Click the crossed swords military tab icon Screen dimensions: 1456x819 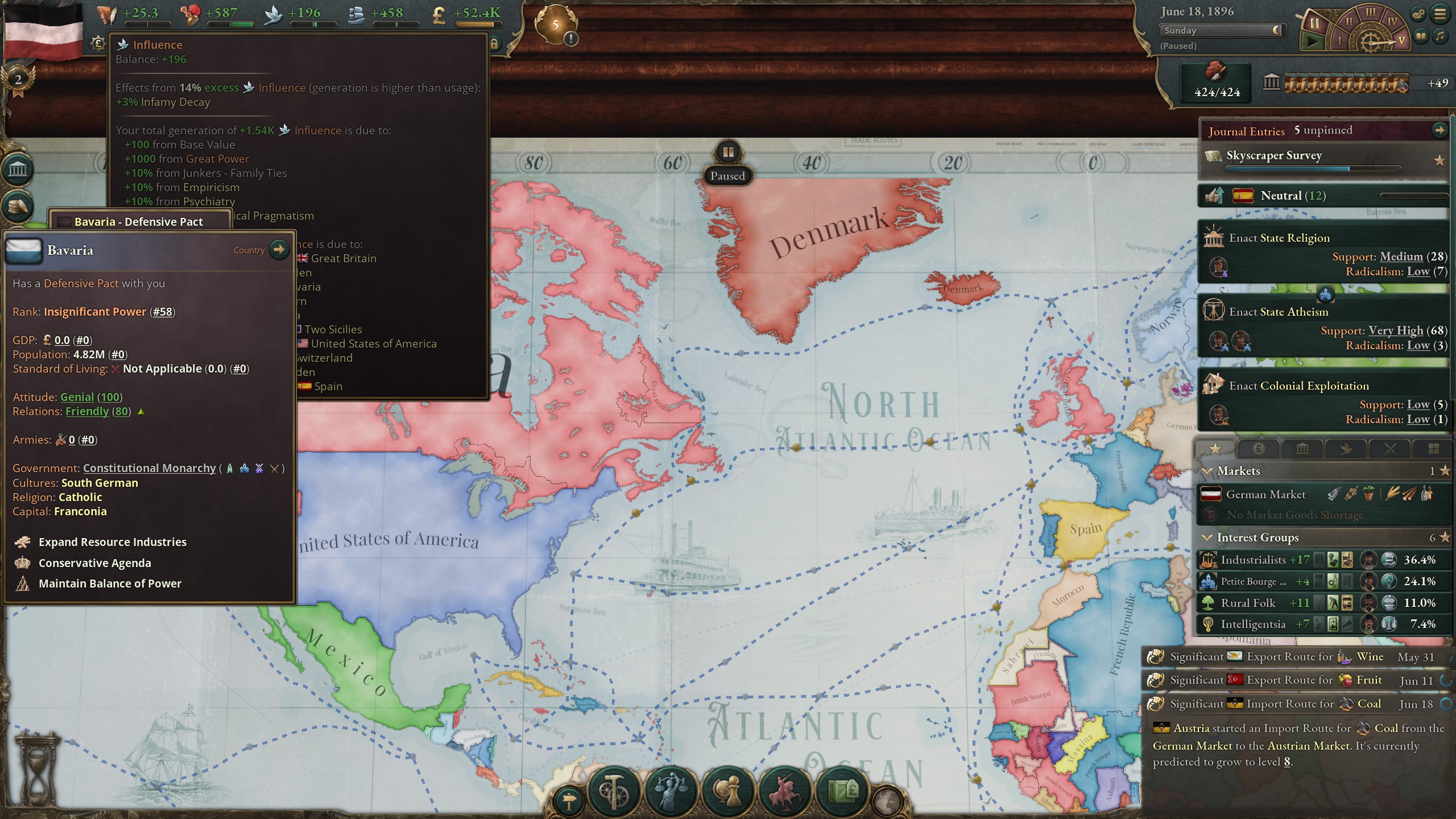1390,449
